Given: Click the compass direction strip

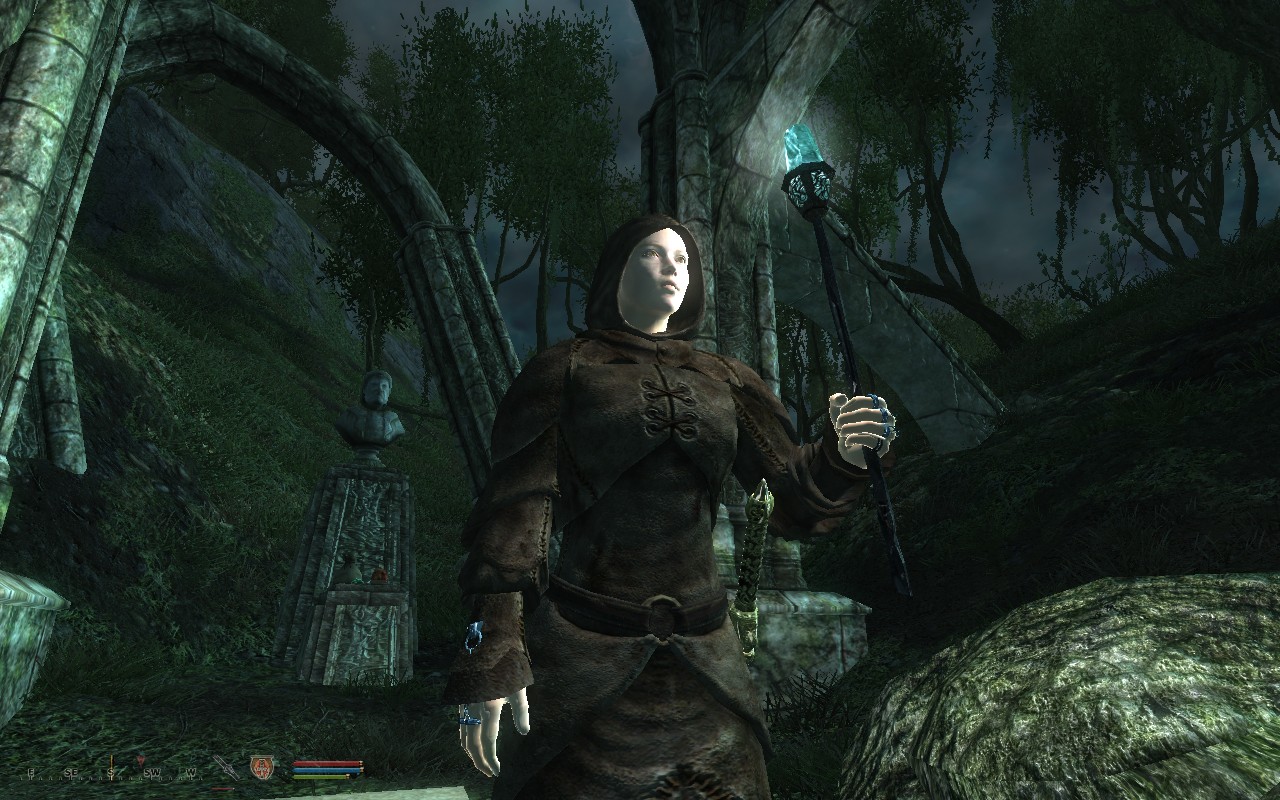Looking at the screenshot, I should (110, 771).
